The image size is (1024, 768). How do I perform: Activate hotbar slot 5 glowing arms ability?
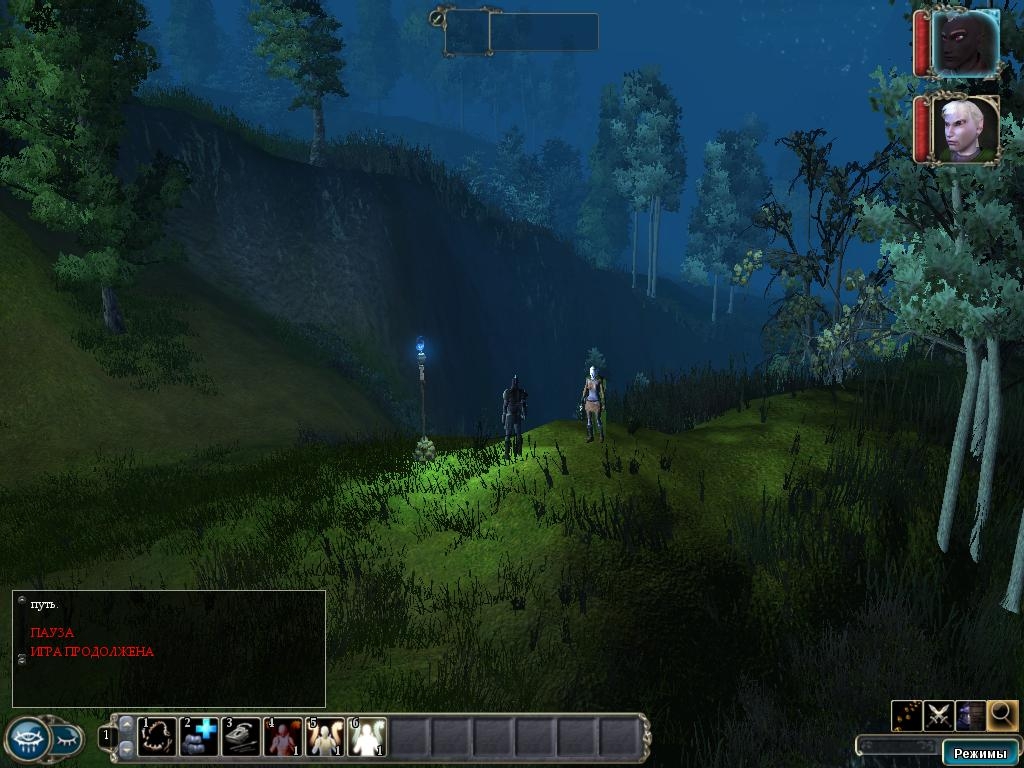[325, 737]
